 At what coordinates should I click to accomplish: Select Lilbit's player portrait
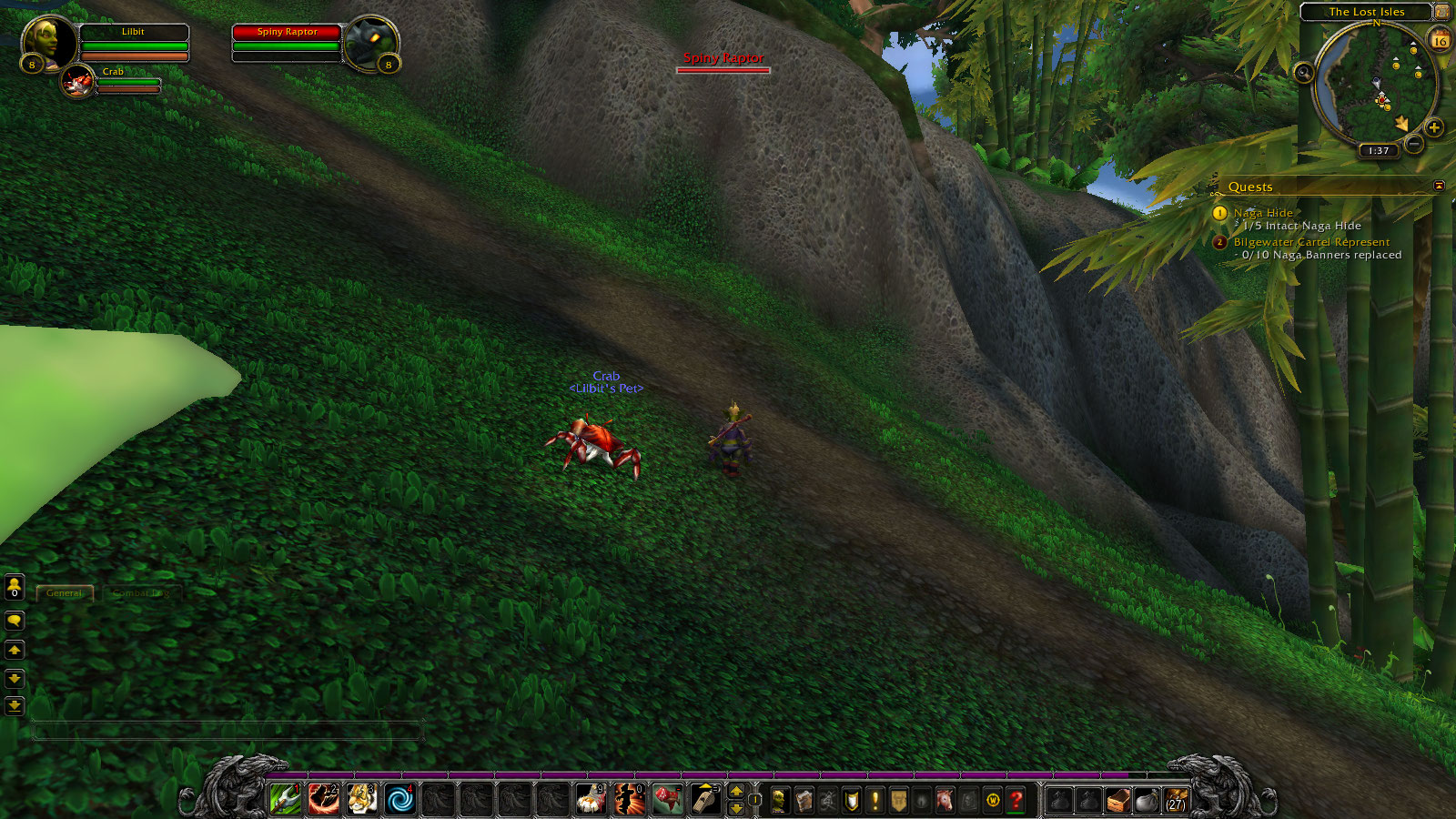tap(47, 41)
